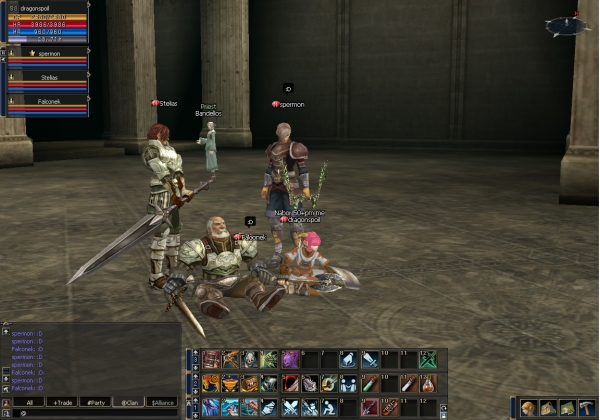The width and height of the screenshot is (600, 420).
Task: Use the green cross skill slot
Action: tap(429, 359)
